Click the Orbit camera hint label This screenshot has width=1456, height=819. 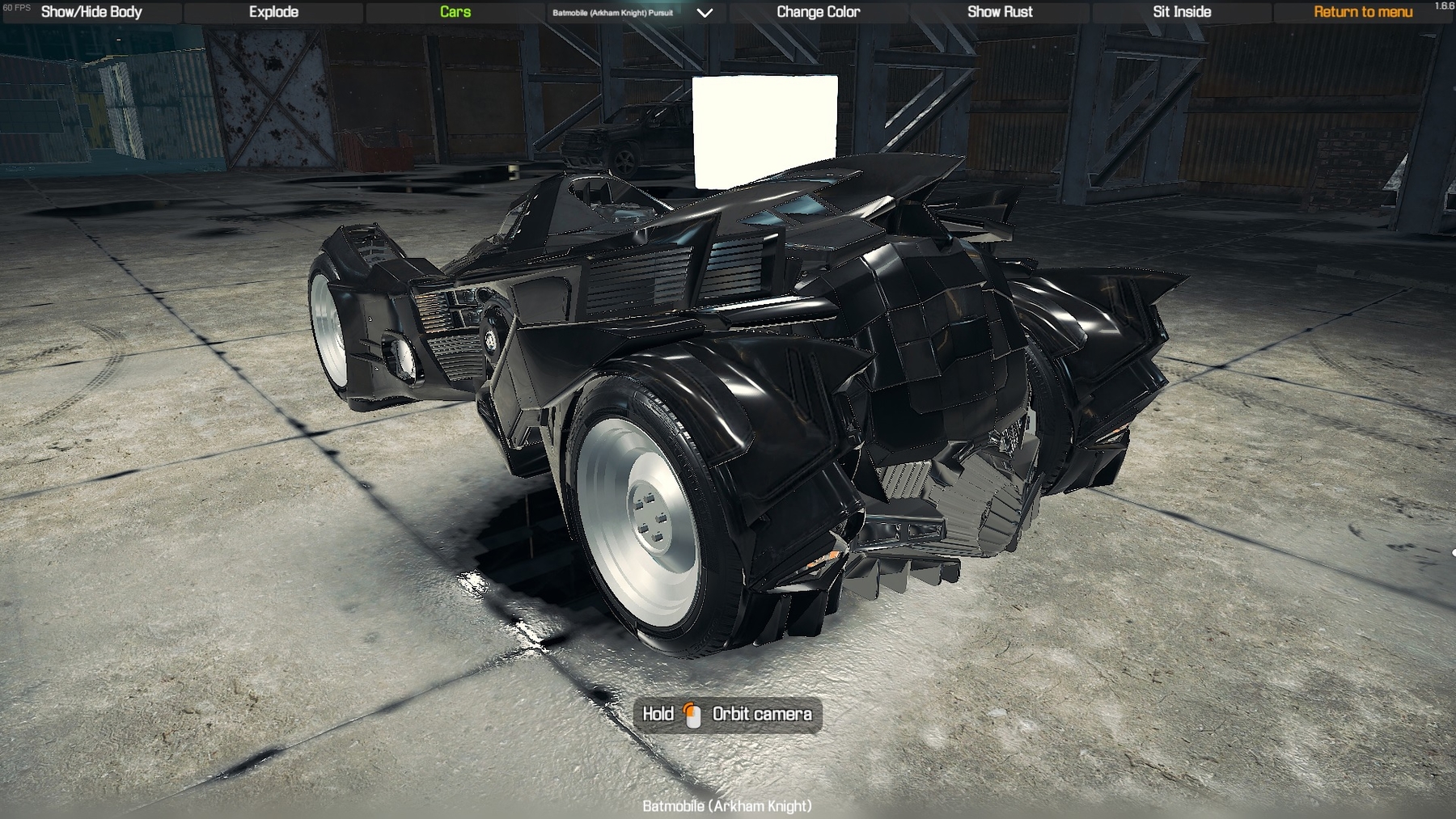point(763,714)
